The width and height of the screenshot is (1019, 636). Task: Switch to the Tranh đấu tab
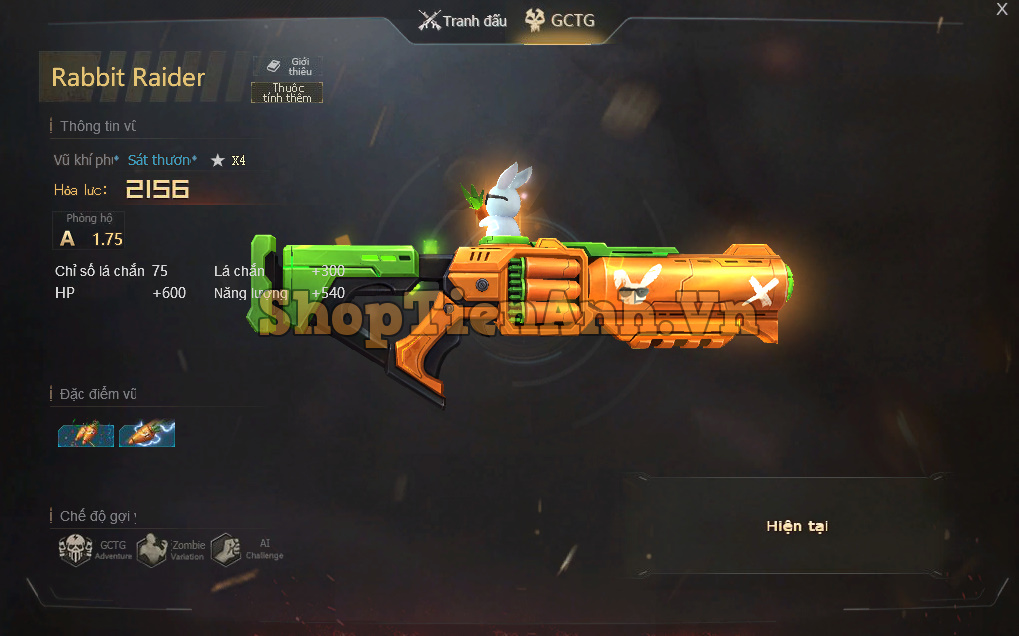click(x=463, y=20)
